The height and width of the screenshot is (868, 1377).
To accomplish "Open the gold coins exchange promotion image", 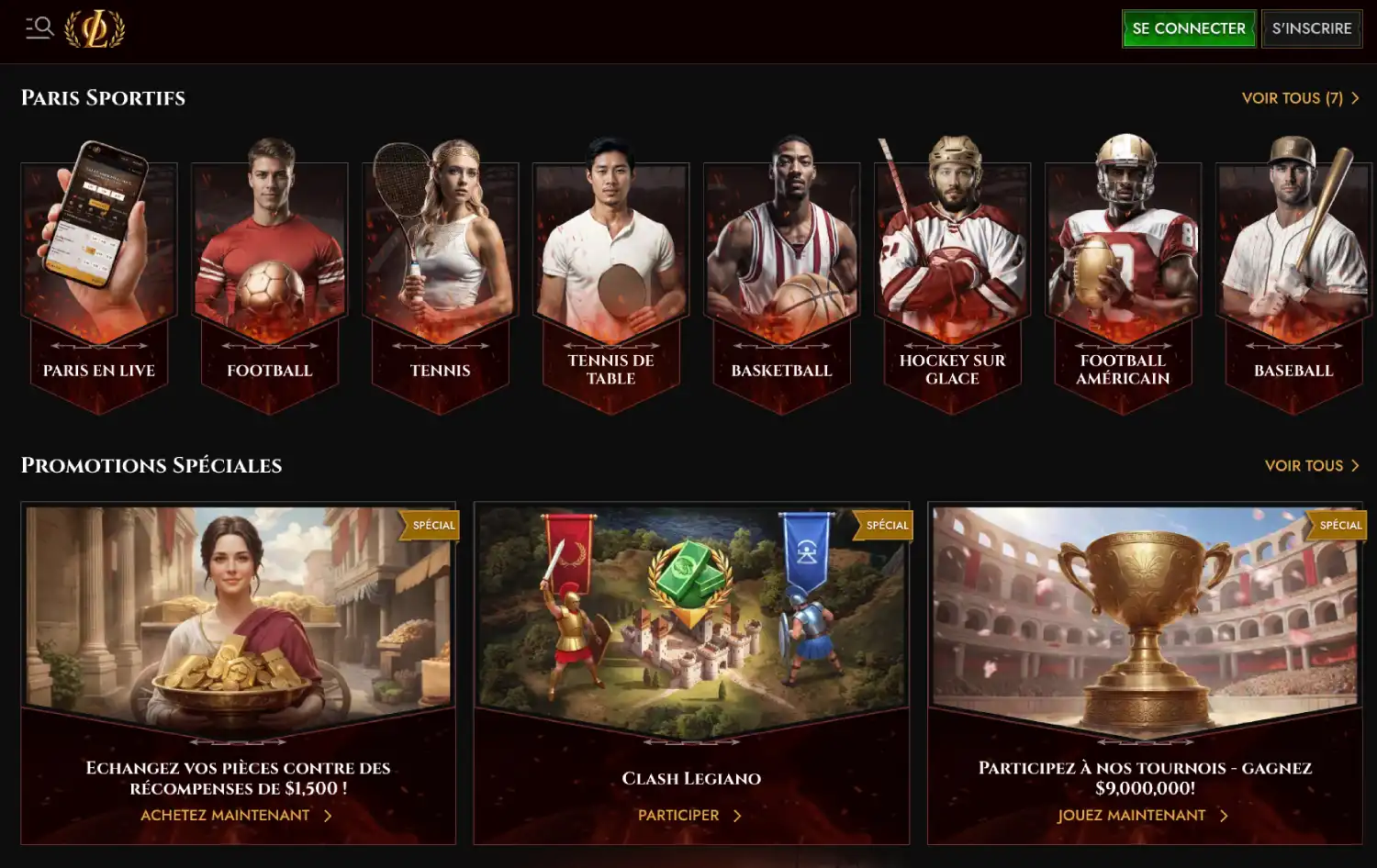I will (238, 610).
